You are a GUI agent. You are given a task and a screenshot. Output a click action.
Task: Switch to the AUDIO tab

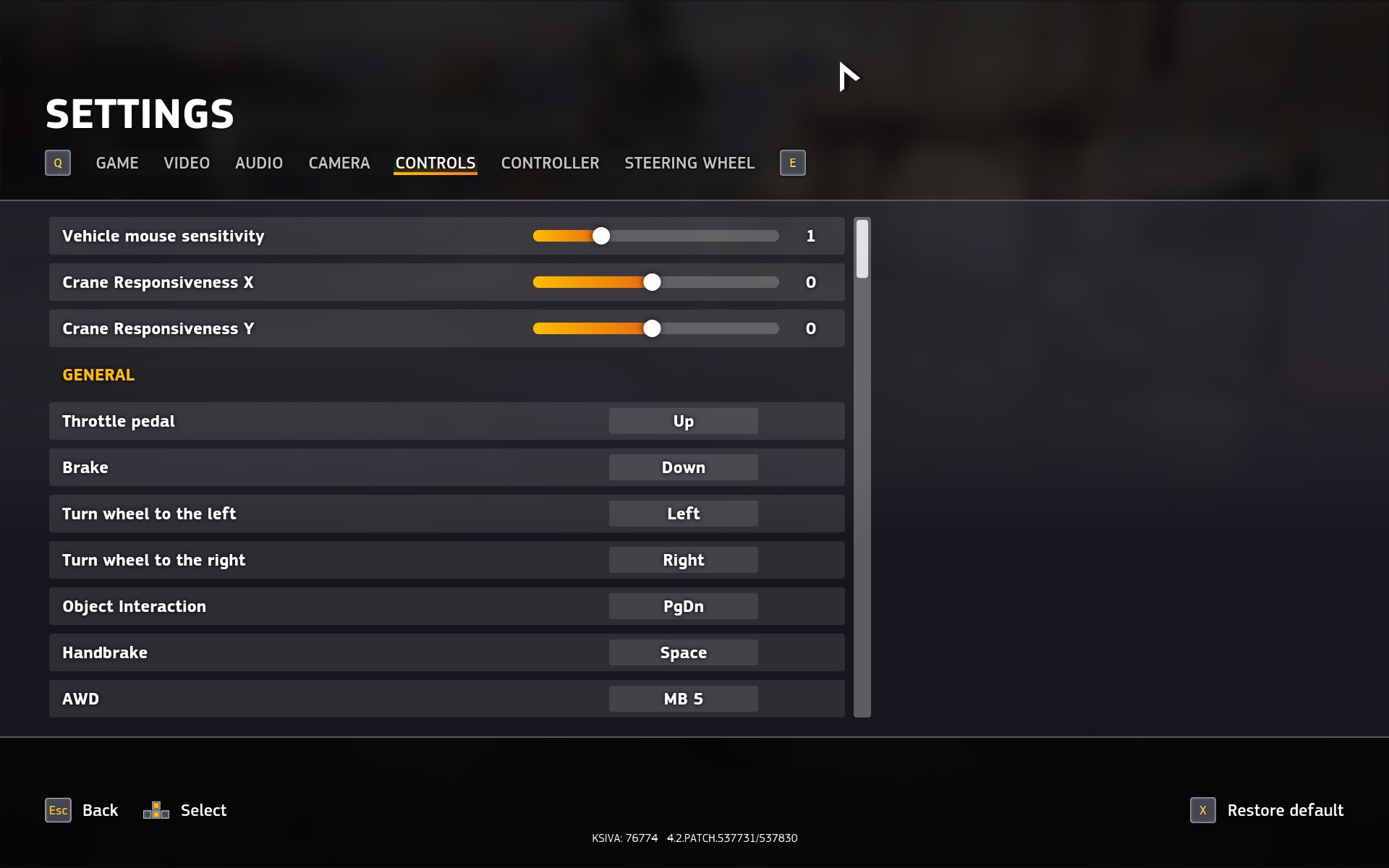click(x=258, y=163)
